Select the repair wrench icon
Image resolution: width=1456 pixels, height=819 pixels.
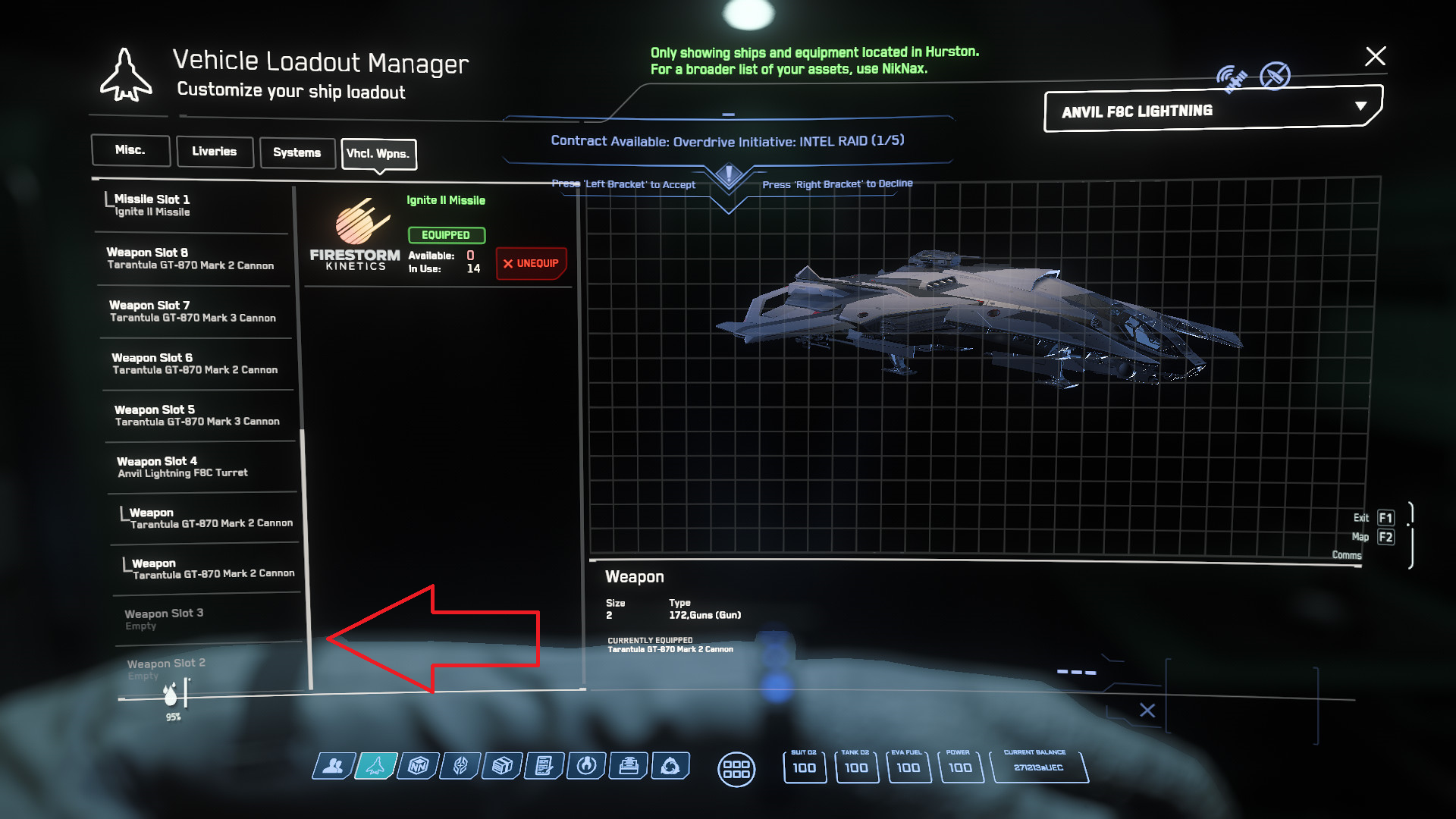point(586,766)
